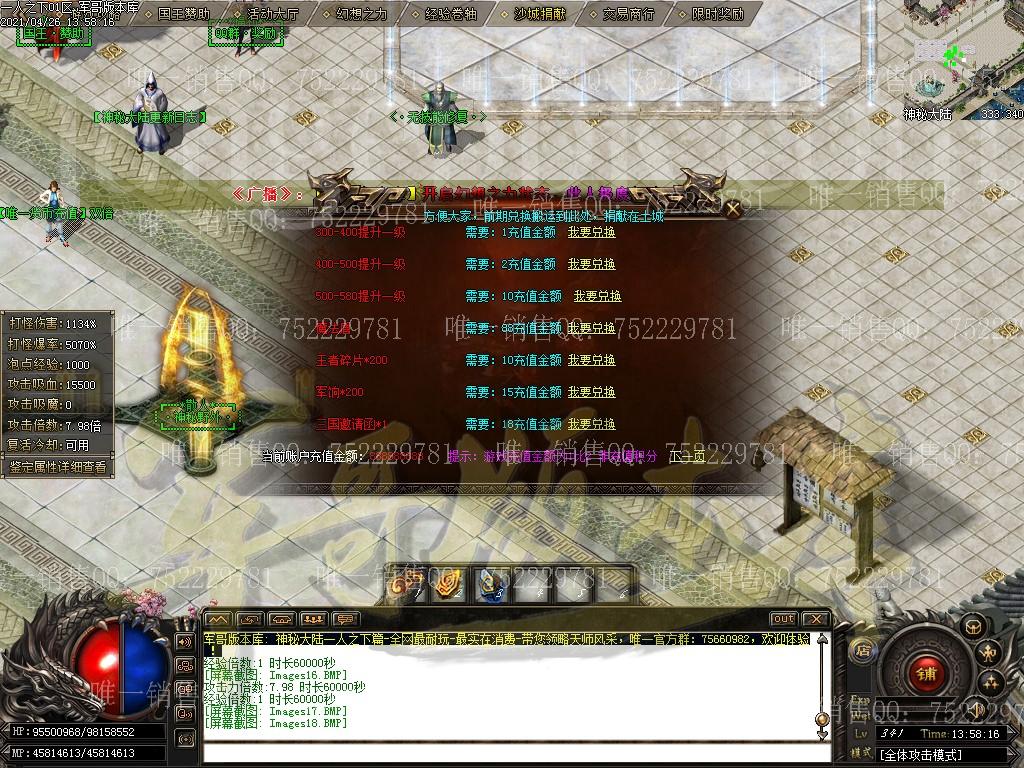Open the 国王赞助 top menu
Image resolution: width=1024 pixels, height=768 pixels.
185,15
